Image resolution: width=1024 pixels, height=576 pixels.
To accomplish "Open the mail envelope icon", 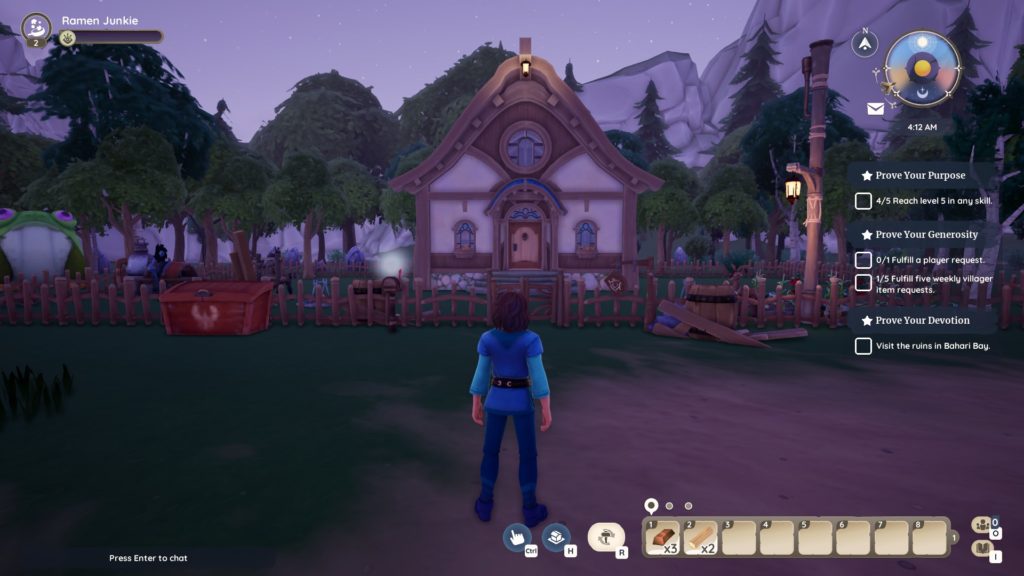I will (x=875, y=109).
